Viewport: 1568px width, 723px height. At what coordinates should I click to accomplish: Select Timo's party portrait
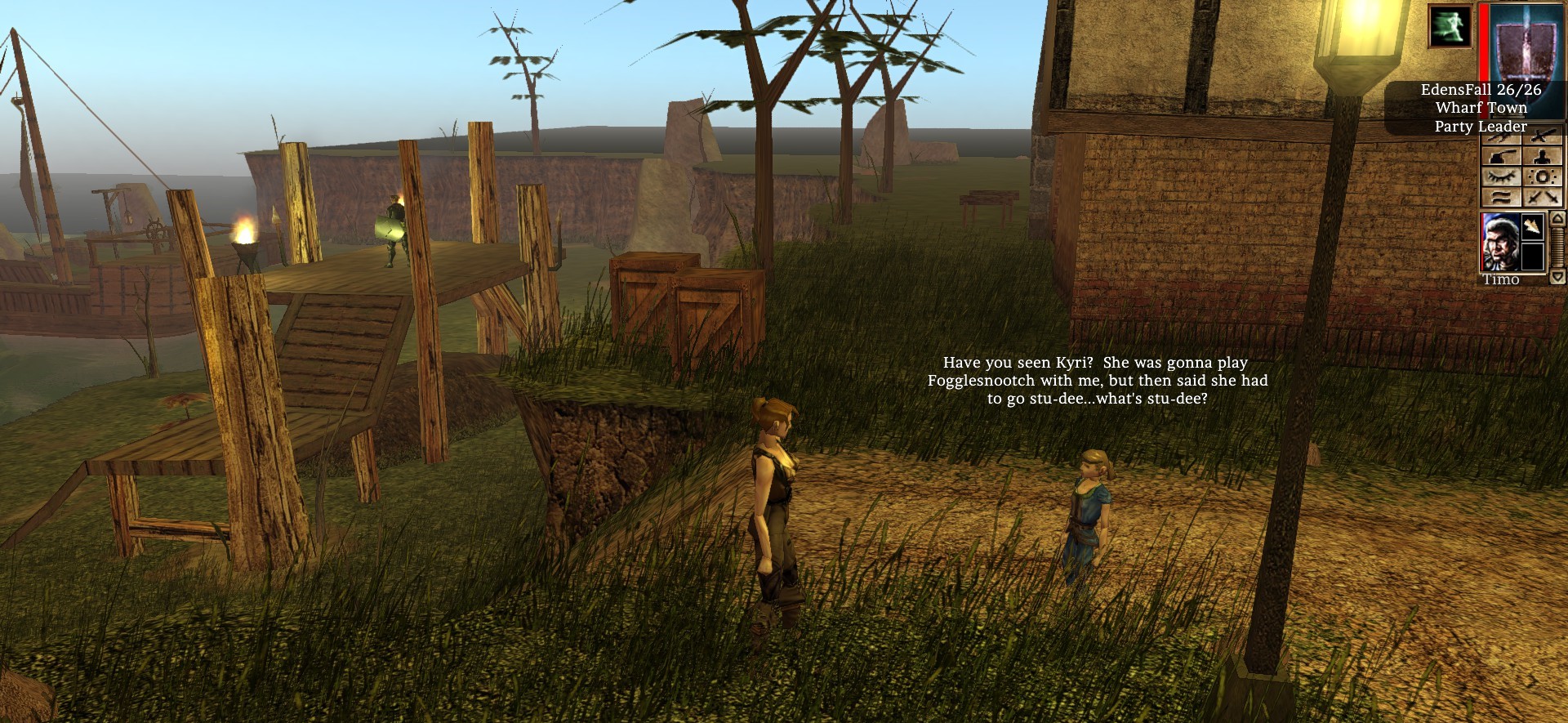(x=1500, y=242)
